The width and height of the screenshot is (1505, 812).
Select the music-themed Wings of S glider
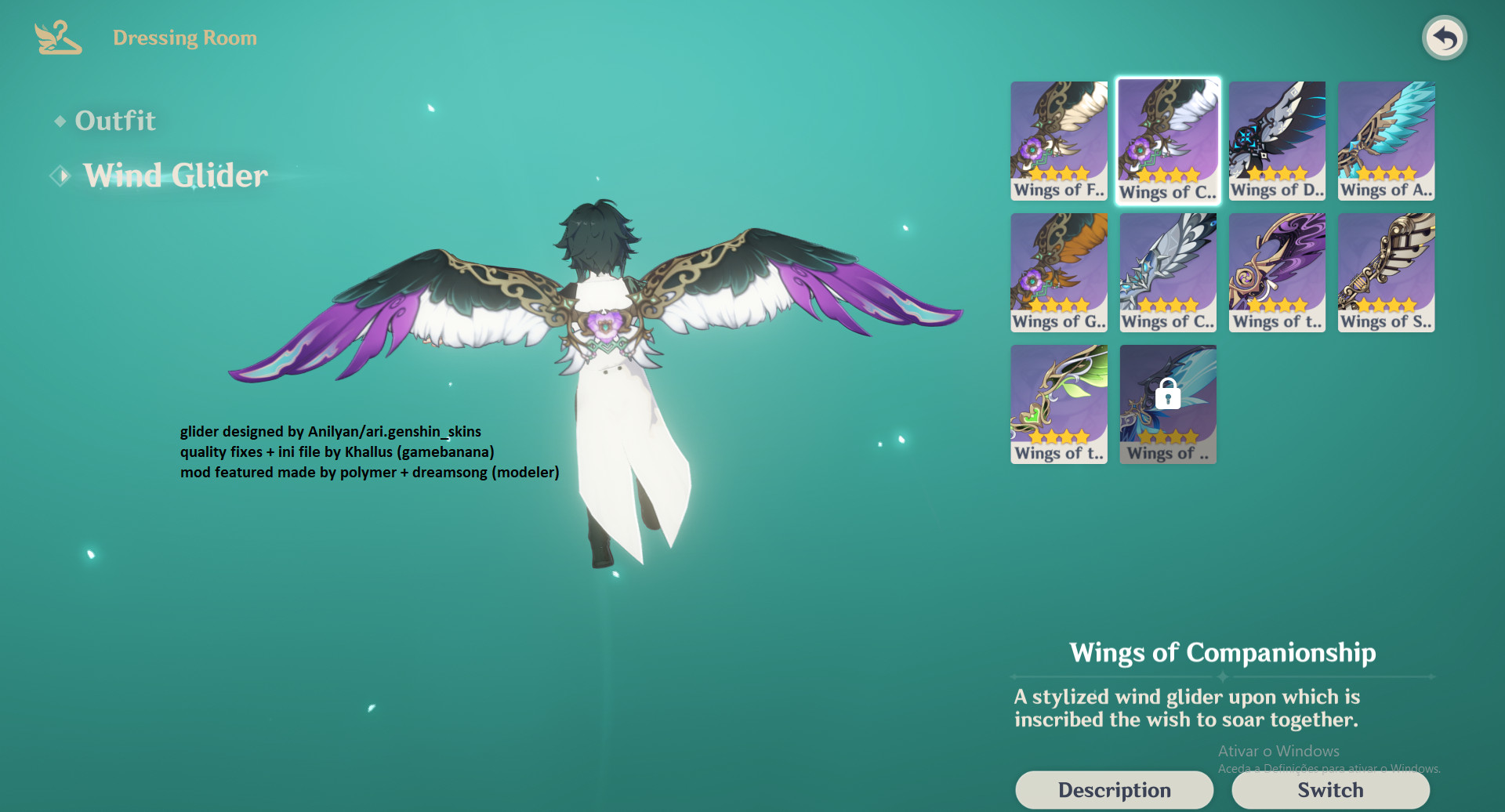point(1385,271)
